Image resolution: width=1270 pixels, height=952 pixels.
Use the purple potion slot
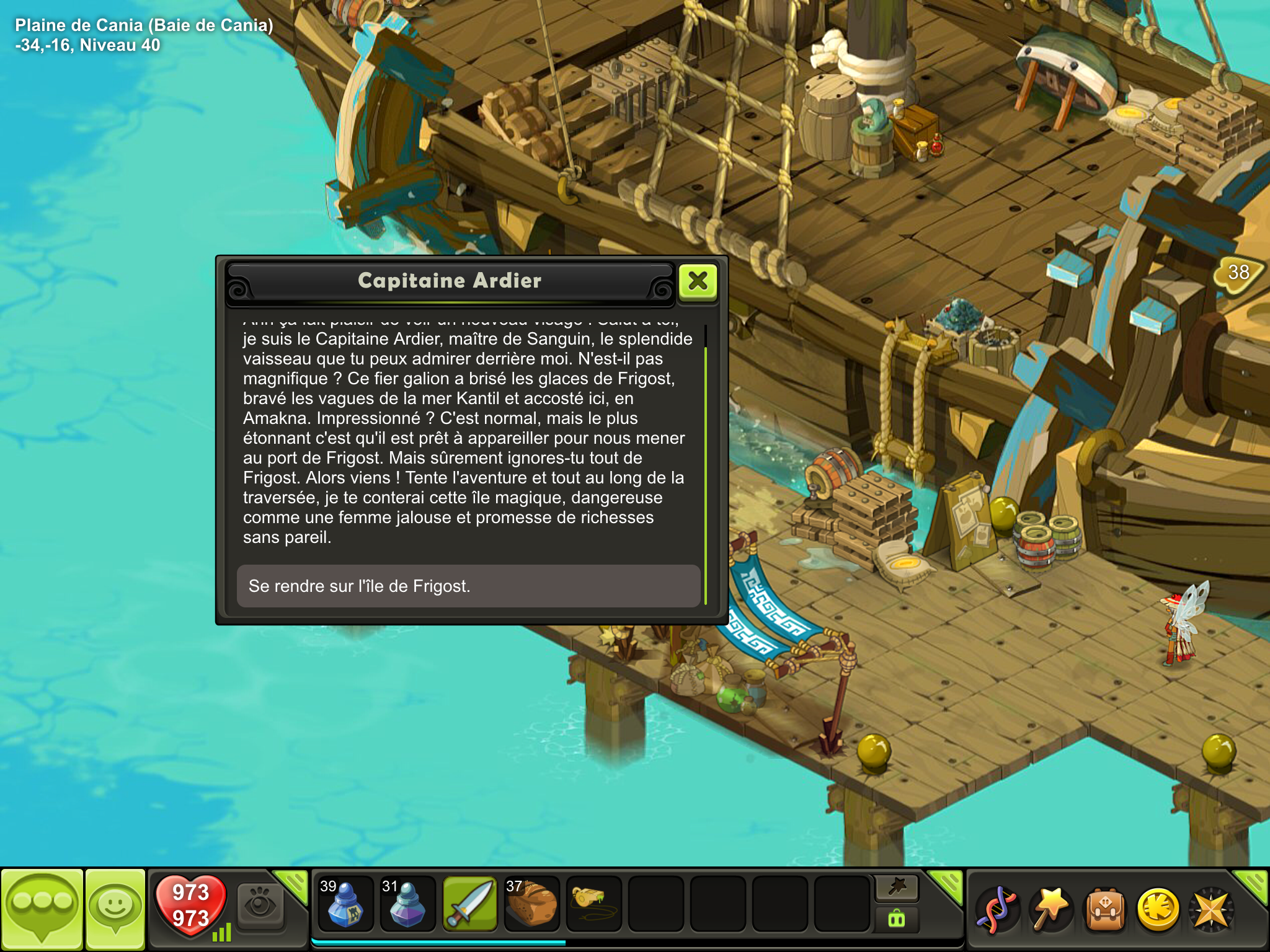(x=407, y=904)
